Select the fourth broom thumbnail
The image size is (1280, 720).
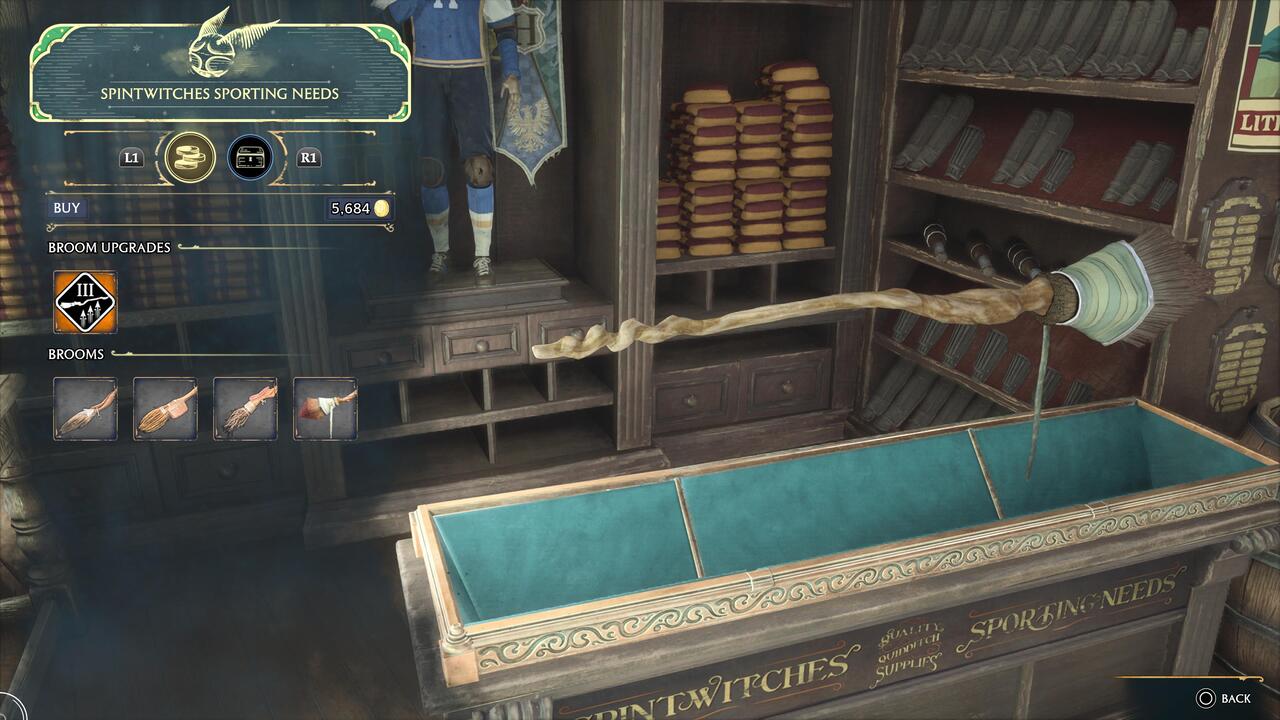click(x=324, y=409)
